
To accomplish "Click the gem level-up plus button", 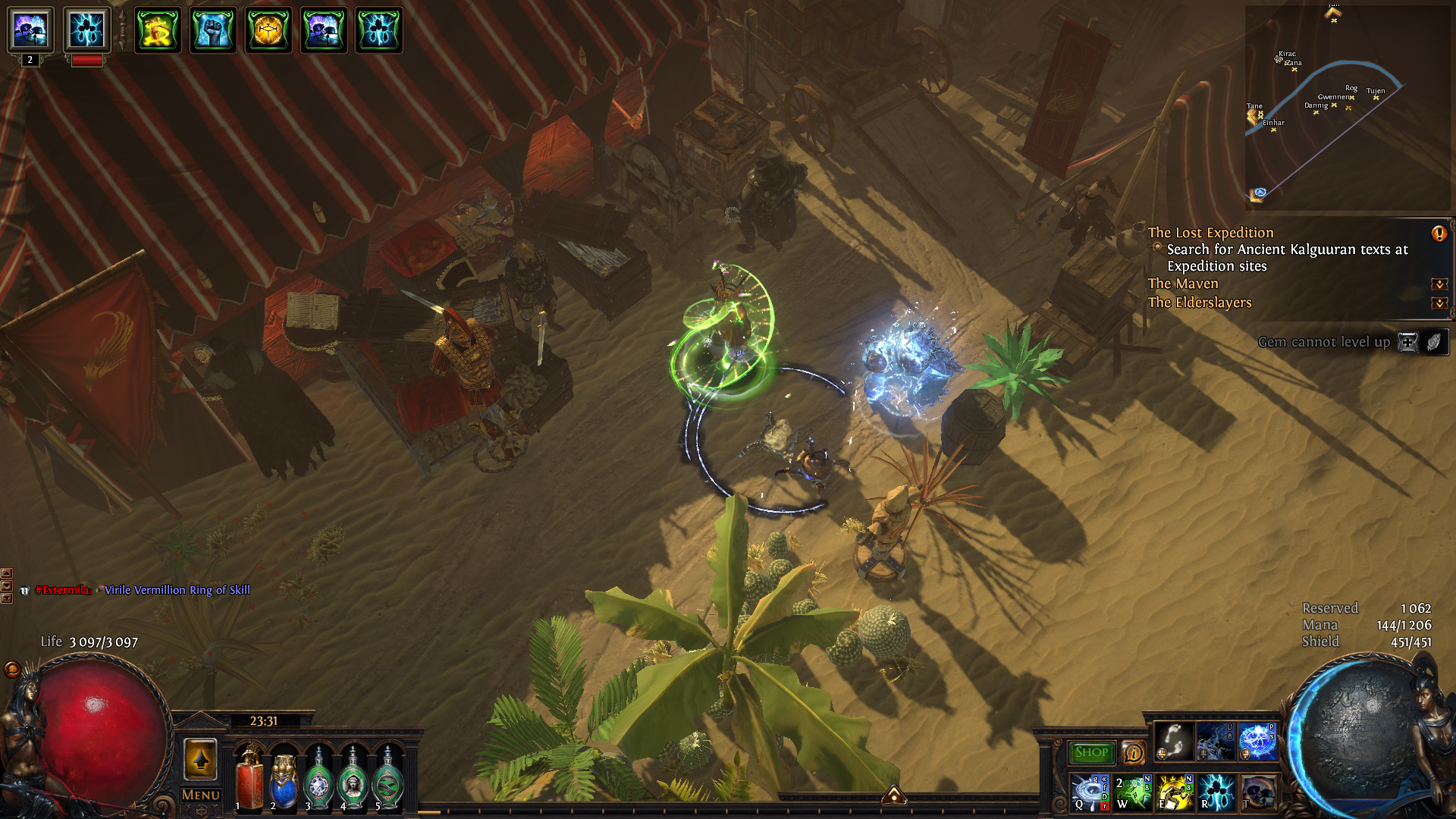I will coord(1407,342).
